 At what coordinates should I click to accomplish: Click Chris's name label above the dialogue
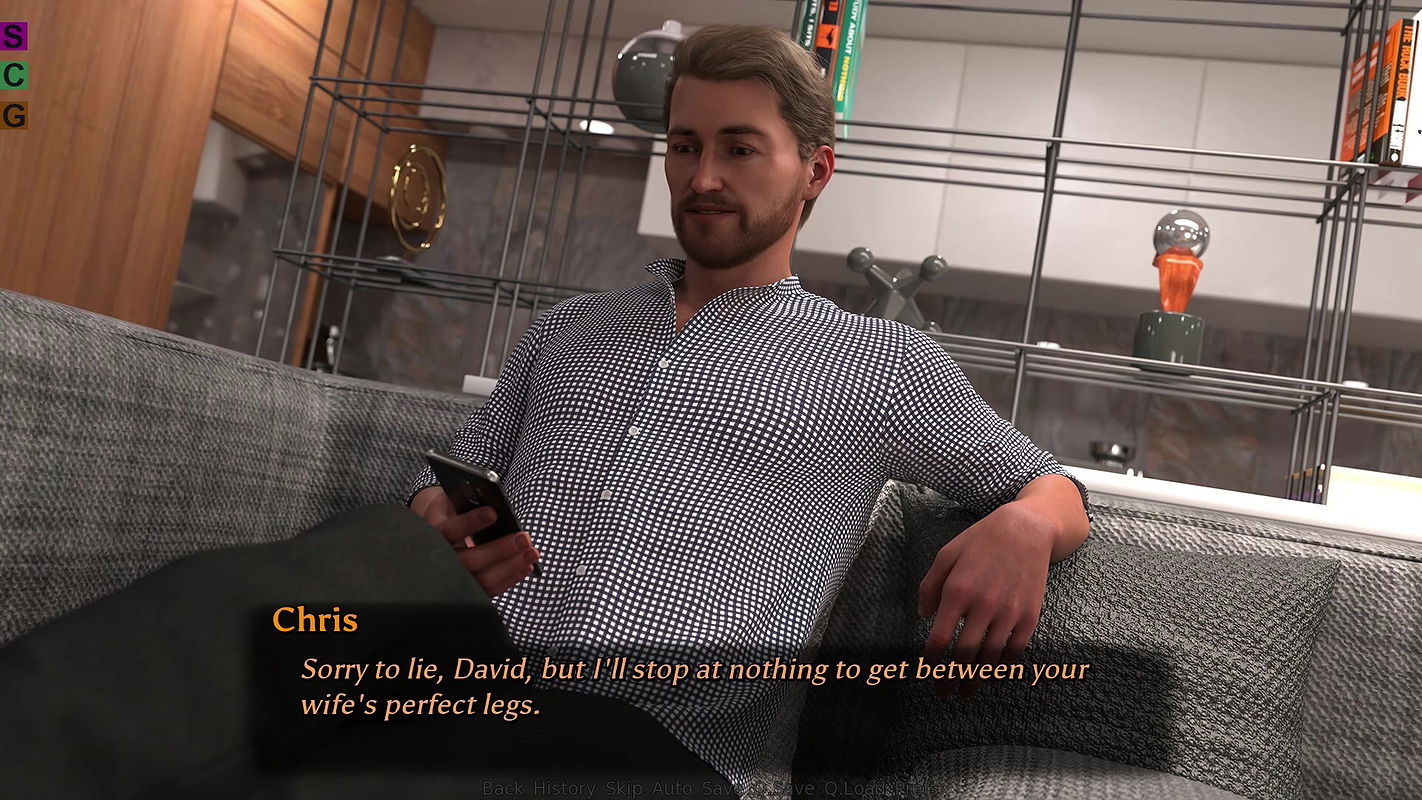pos(316,620)
